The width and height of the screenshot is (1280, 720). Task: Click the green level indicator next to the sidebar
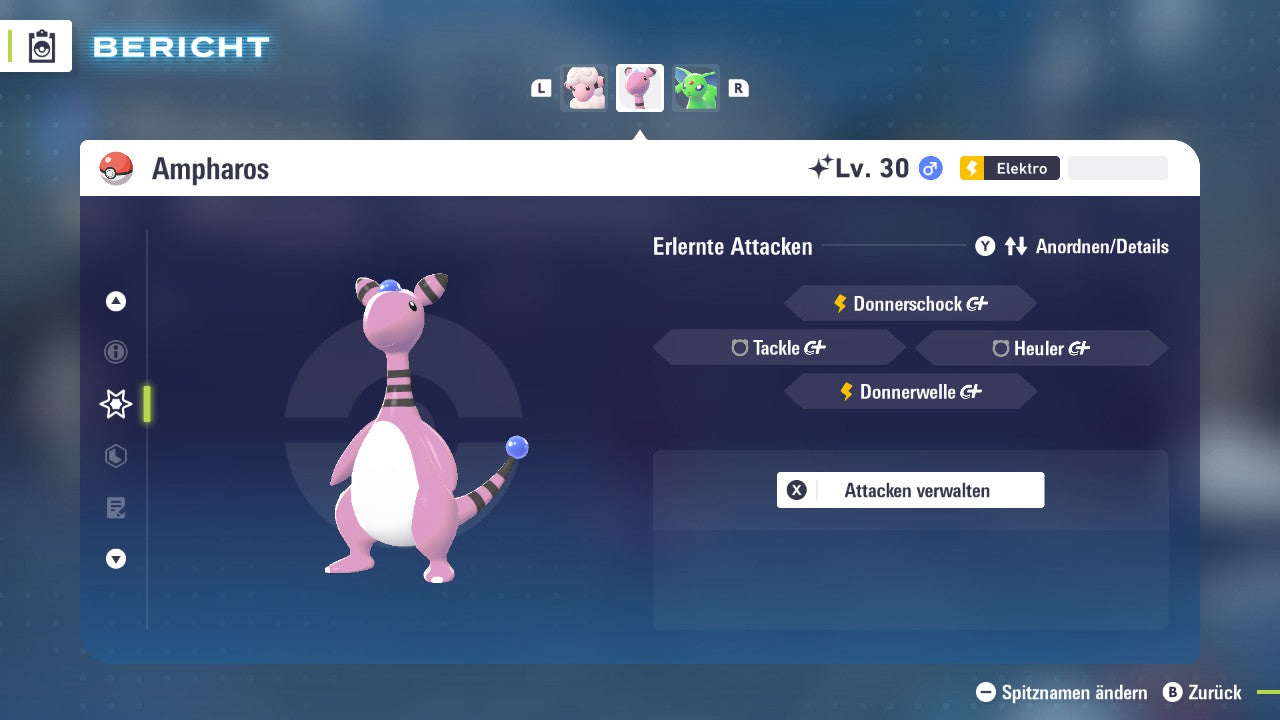[146, 404]
